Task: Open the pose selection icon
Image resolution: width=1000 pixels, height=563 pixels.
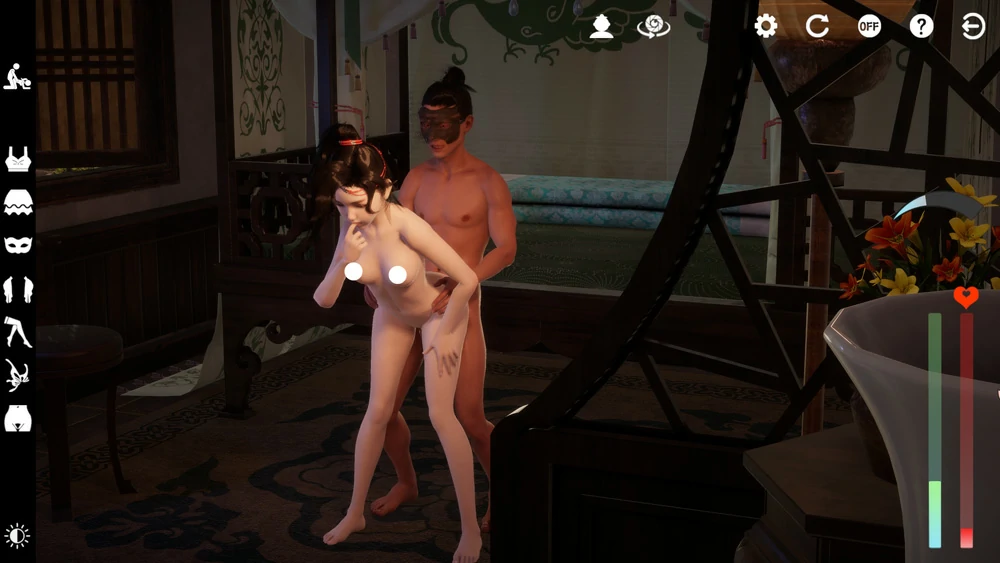Action: [17, 77]
